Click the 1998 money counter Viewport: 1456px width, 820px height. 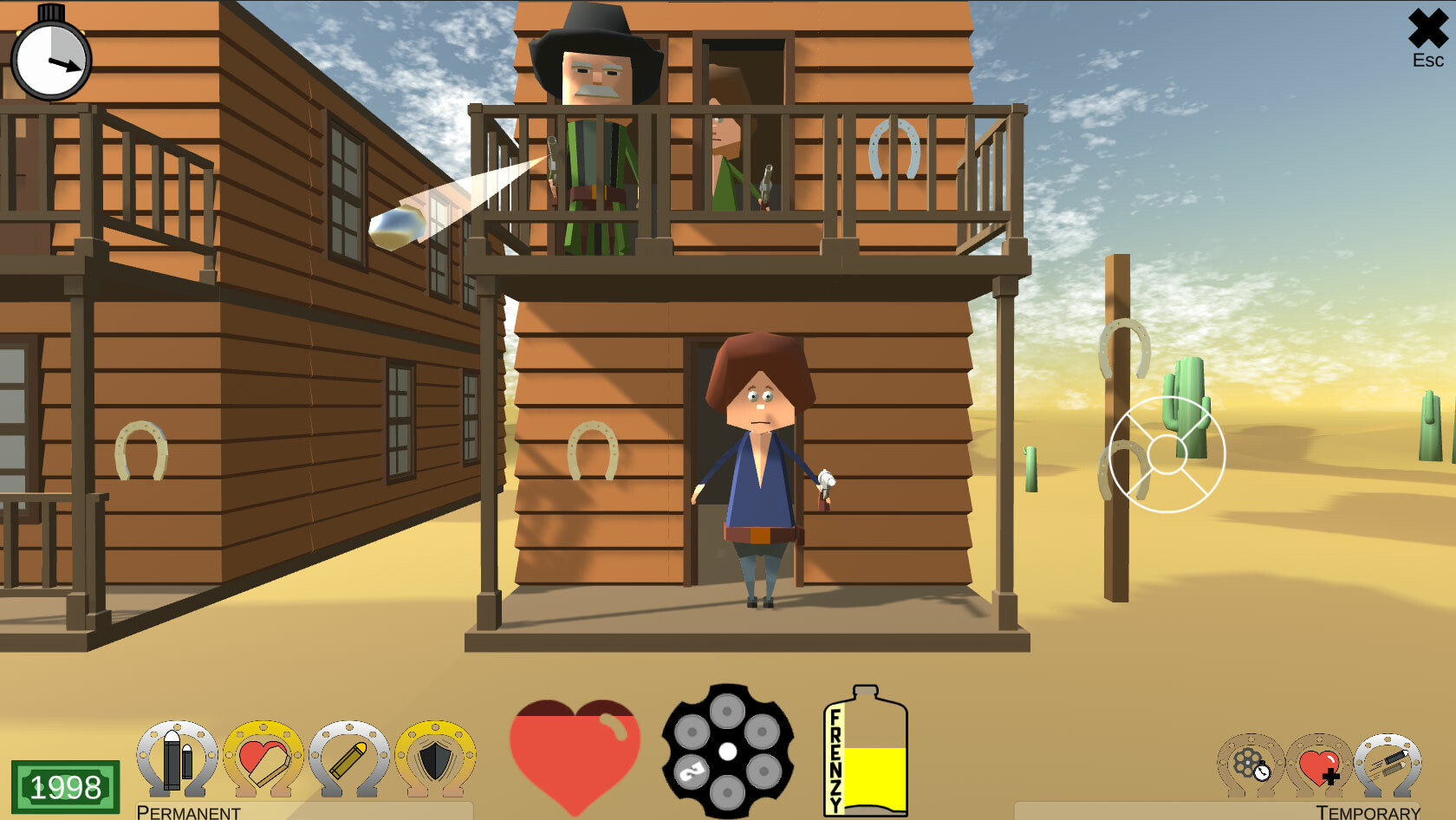66,785
